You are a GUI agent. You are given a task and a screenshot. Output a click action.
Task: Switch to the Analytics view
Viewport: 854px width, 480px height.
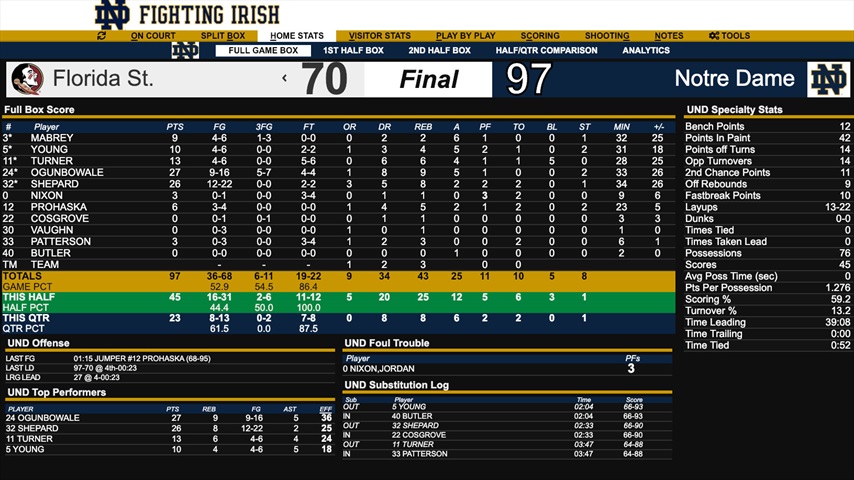(646, 51)
